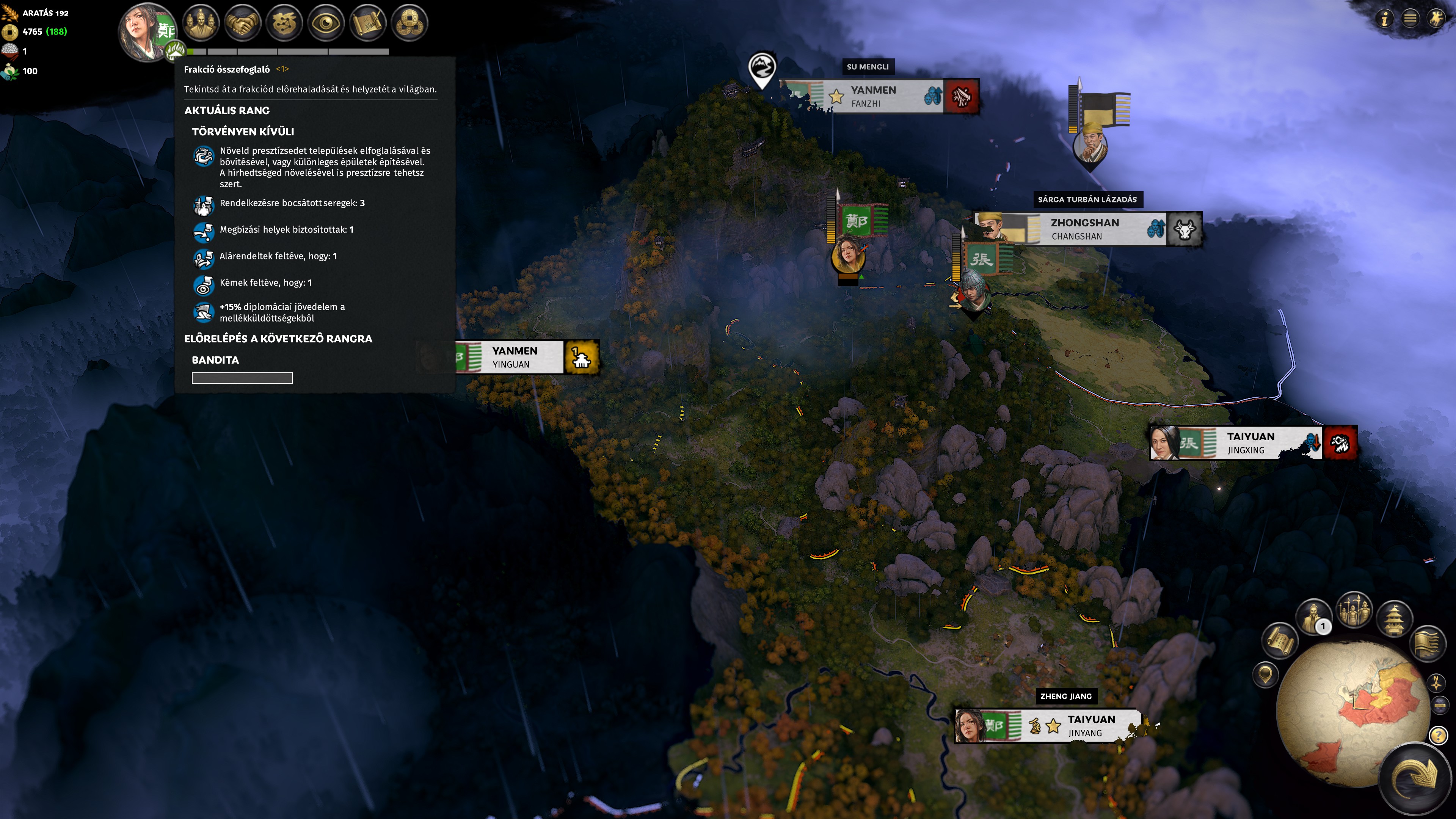Screen dimensions: 1456x819
Task: Select the Taiyuan Jinyang settlement banner
Action: click(1091, 725)
